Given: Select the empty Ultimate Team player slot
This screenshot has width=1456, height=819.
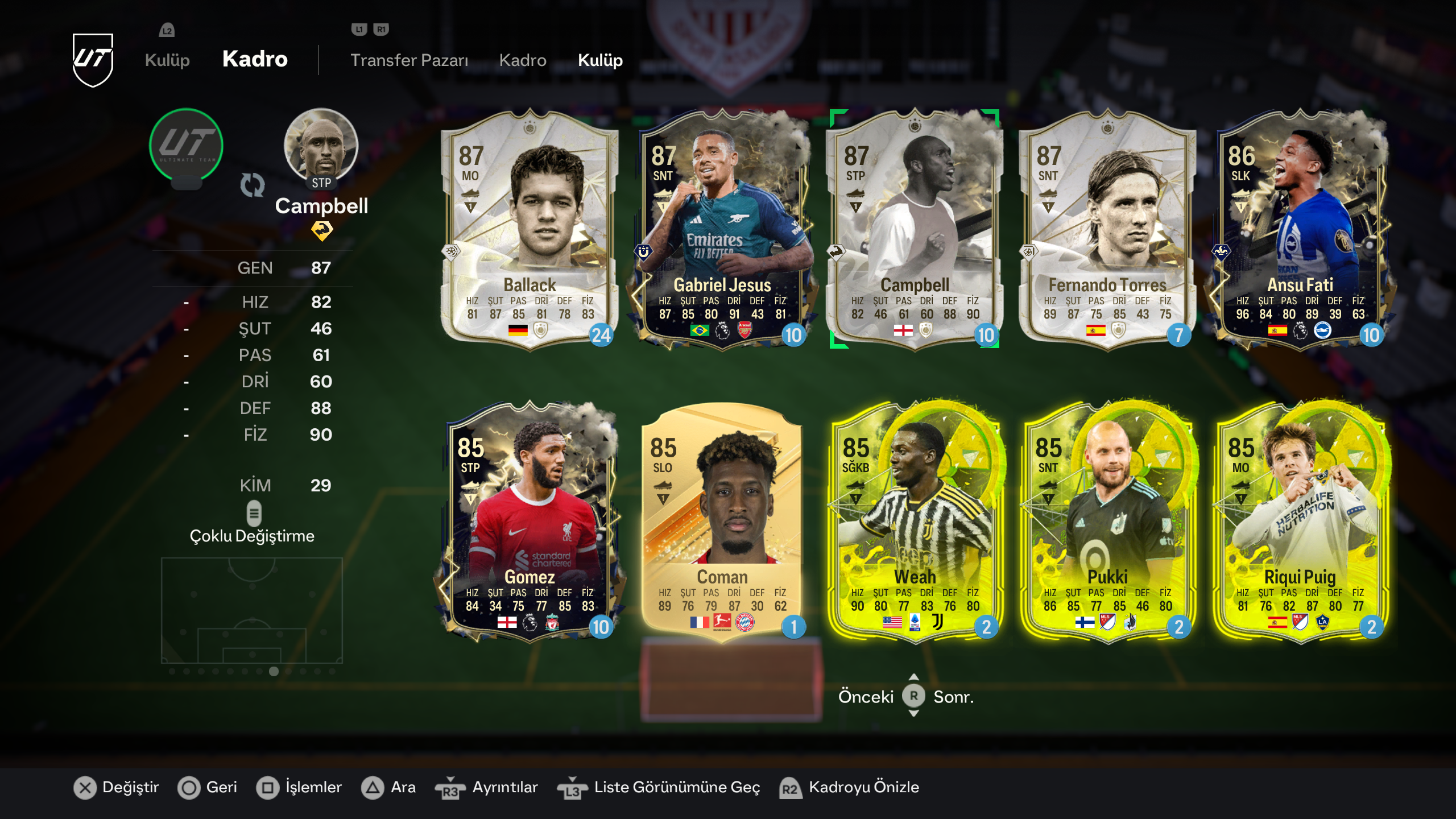Looking at the screenshot, I should (186, 145).
